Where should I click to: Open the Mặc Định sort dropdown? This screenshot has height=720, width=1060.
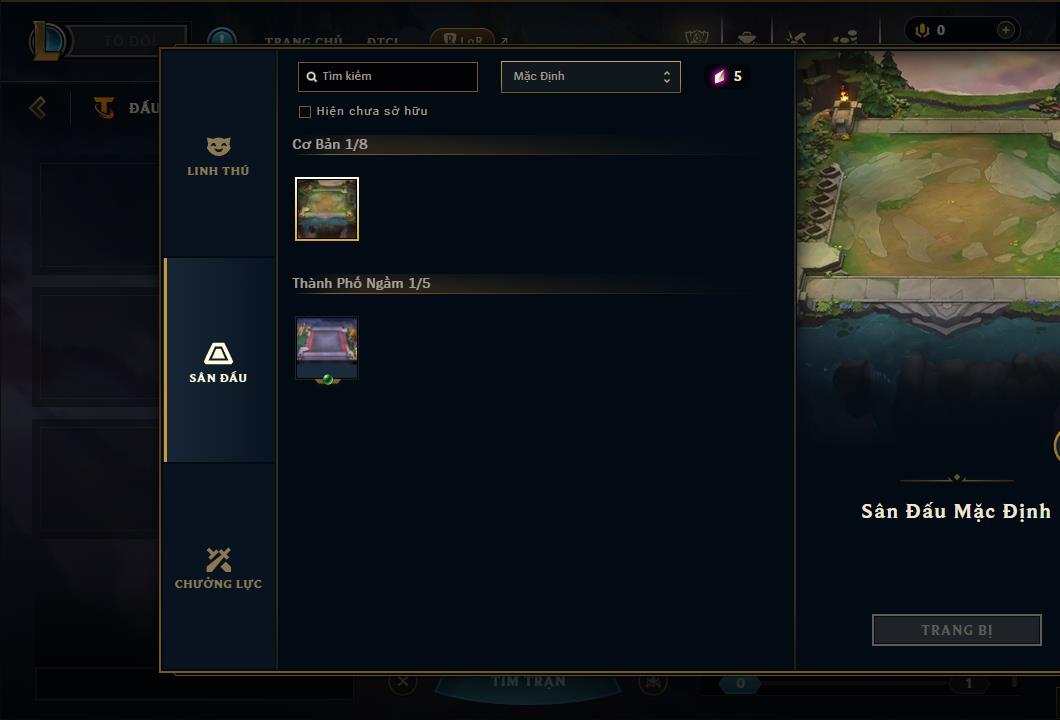[590, 77]
